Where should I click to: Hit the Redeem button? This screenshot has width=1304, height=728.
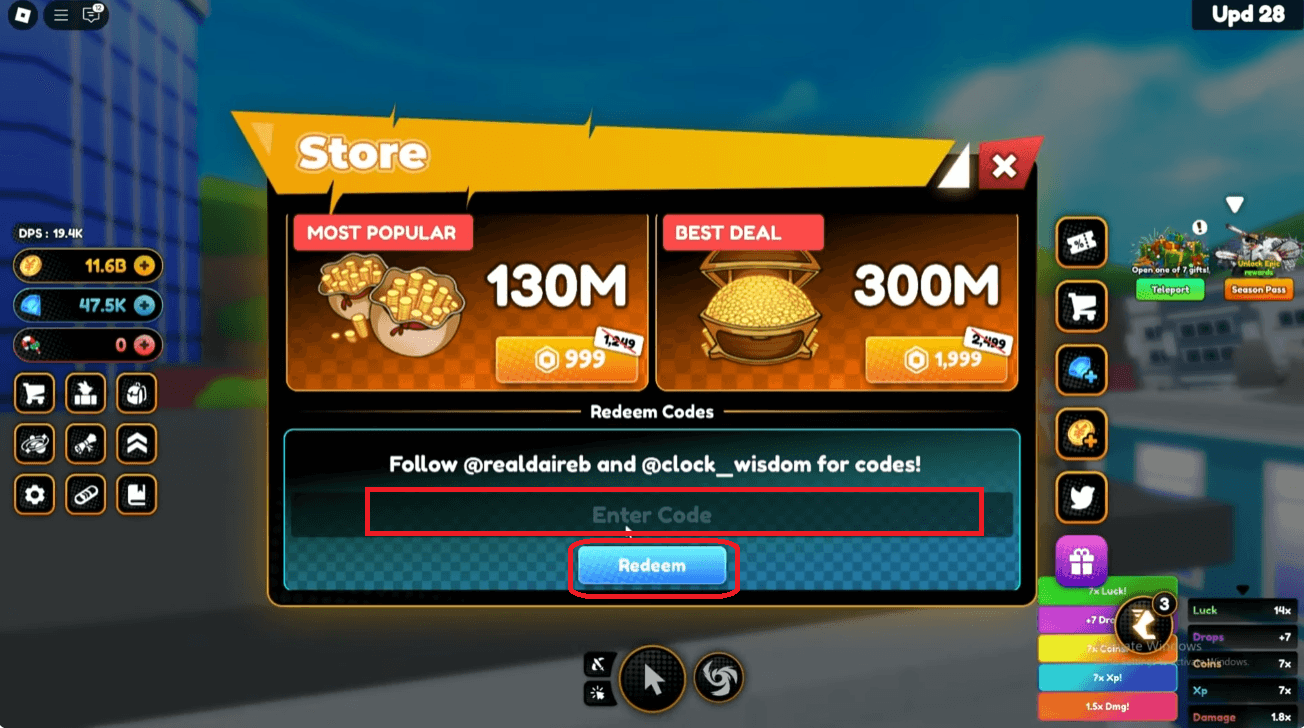click(653, 565)
